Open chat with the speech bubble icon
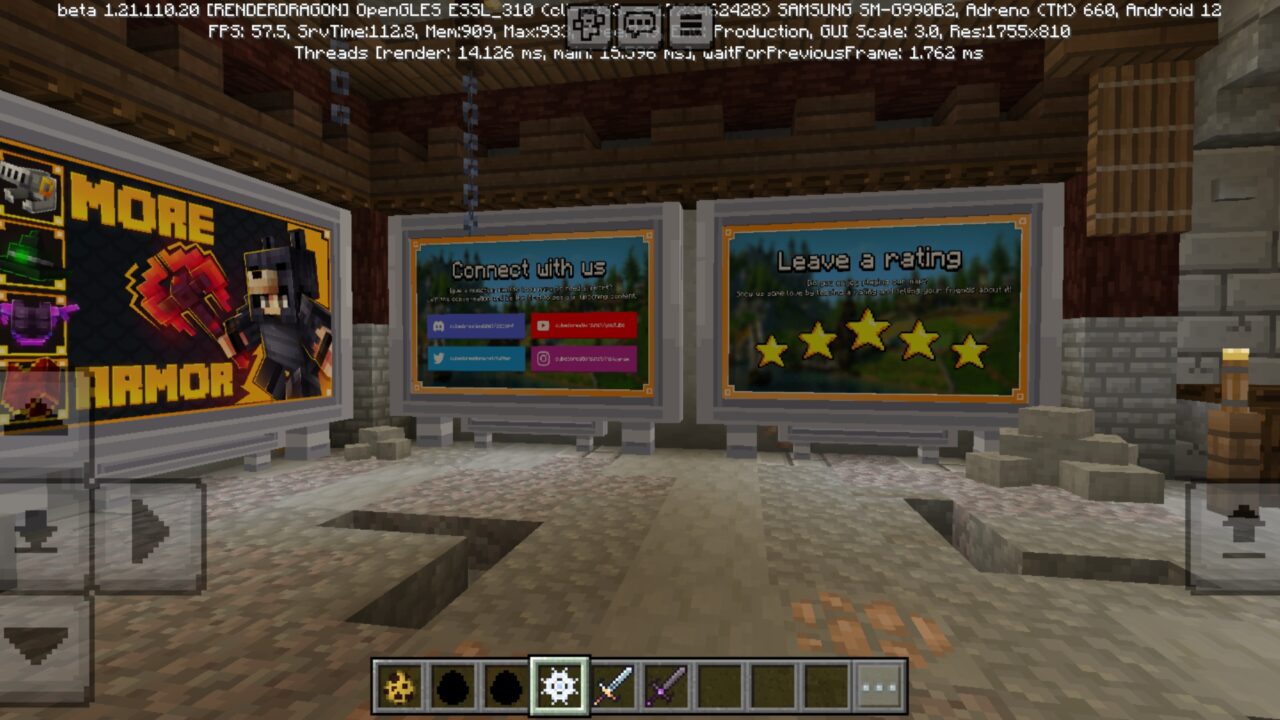This screenshot has width=1280, height=720. 640,22
